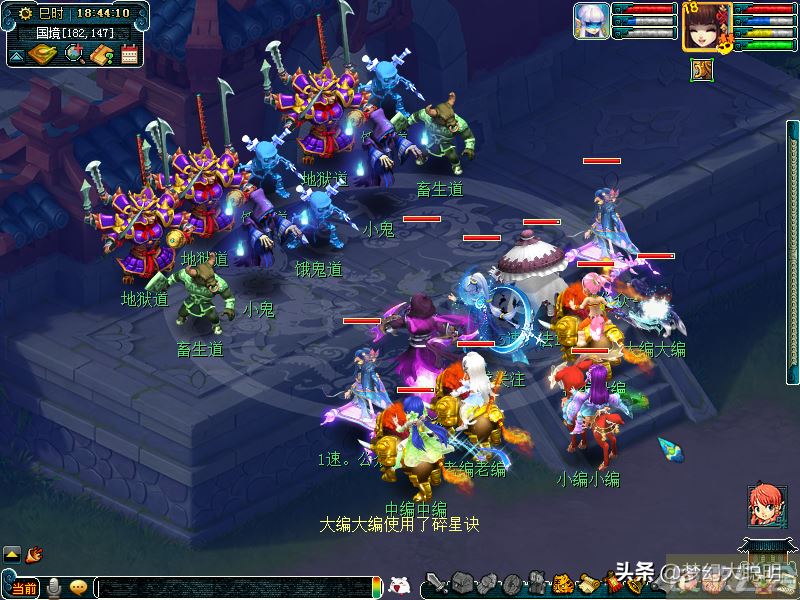Click the red-haired girl avatar icon
Image resolution: width=800 pixels, height=600 pixels.
[766, 506]
